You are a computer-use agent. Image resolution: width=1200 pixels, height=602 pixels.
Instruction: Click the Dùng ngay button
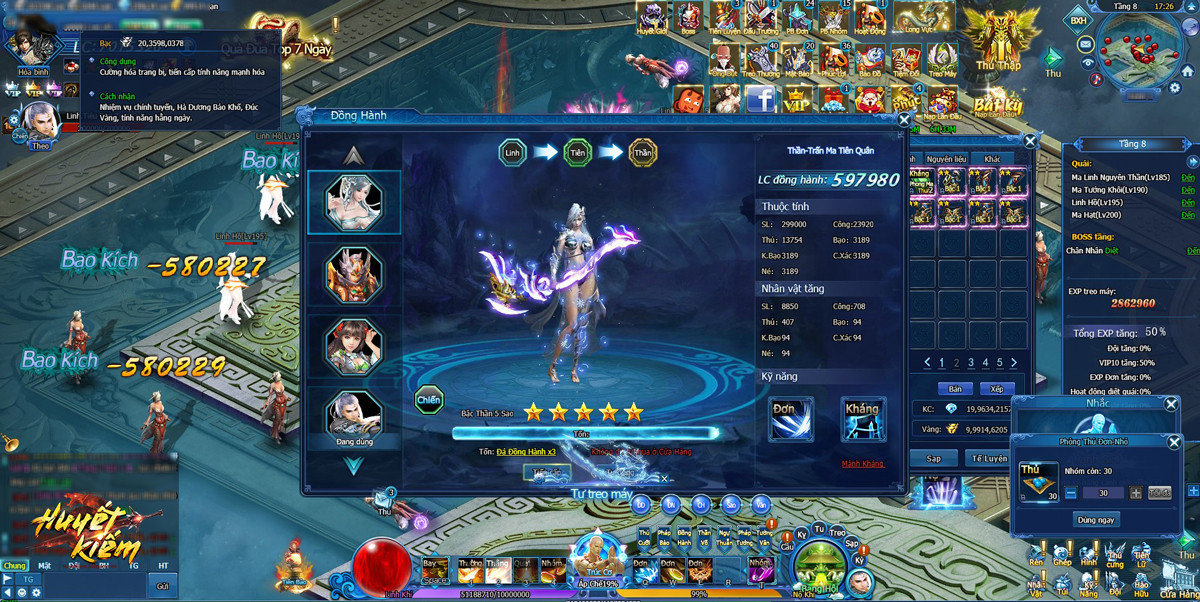(x=1097, y=520)
